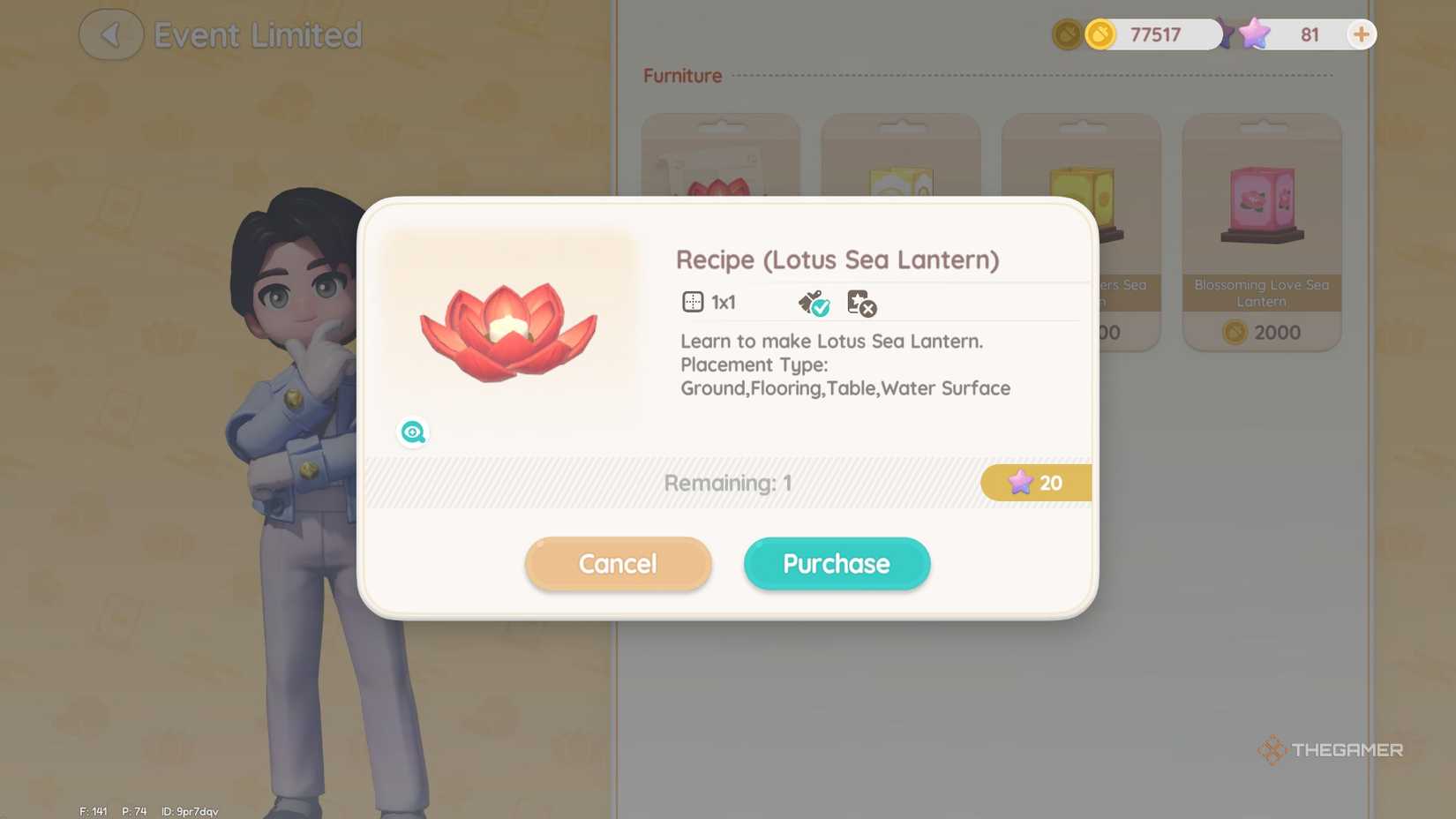
Task: Click the star icon on the 20 price badge
Action: point(1021,482)
